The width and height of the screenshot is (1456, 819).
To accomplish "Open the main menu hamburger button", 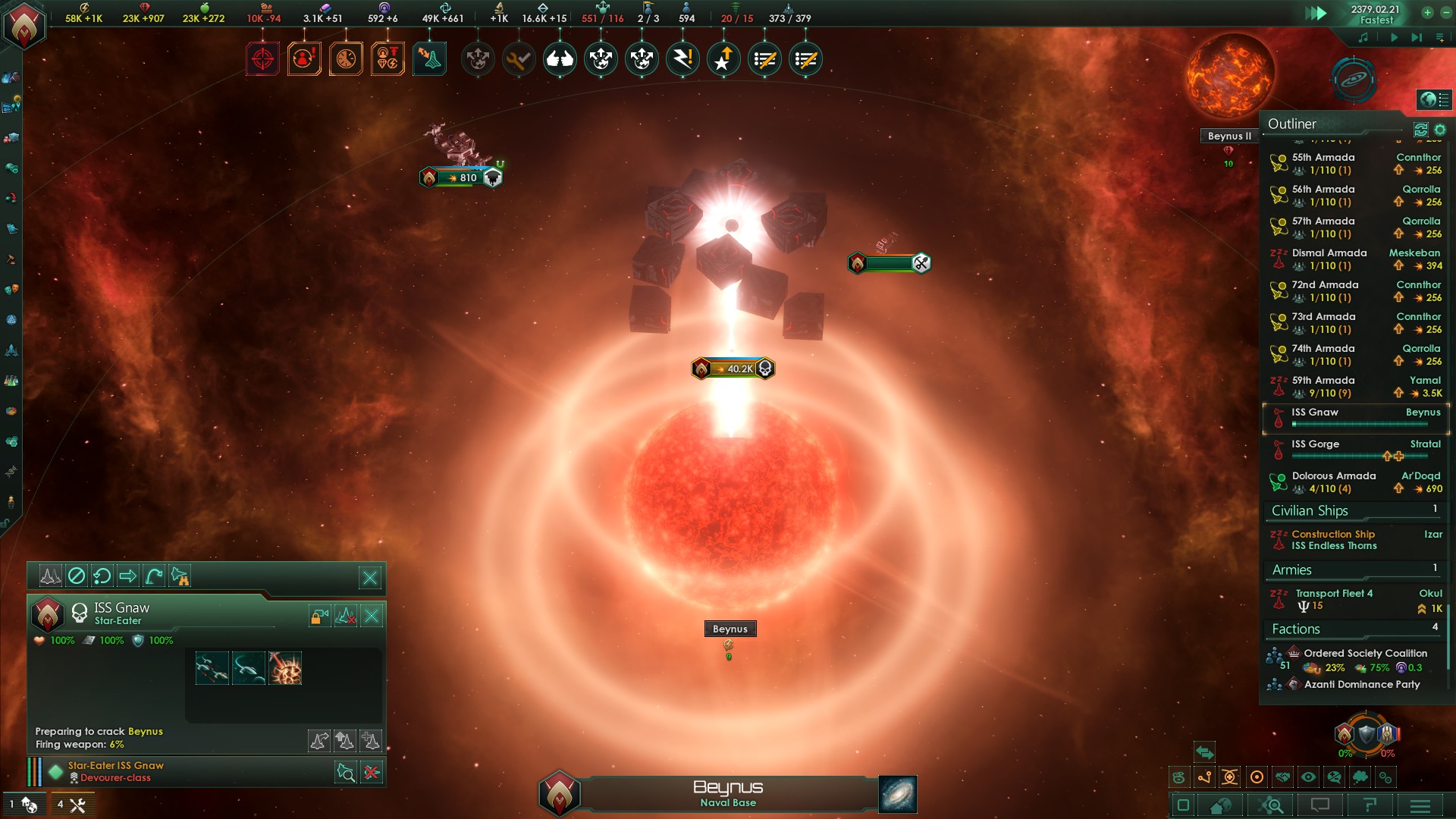I will 1420,805.
